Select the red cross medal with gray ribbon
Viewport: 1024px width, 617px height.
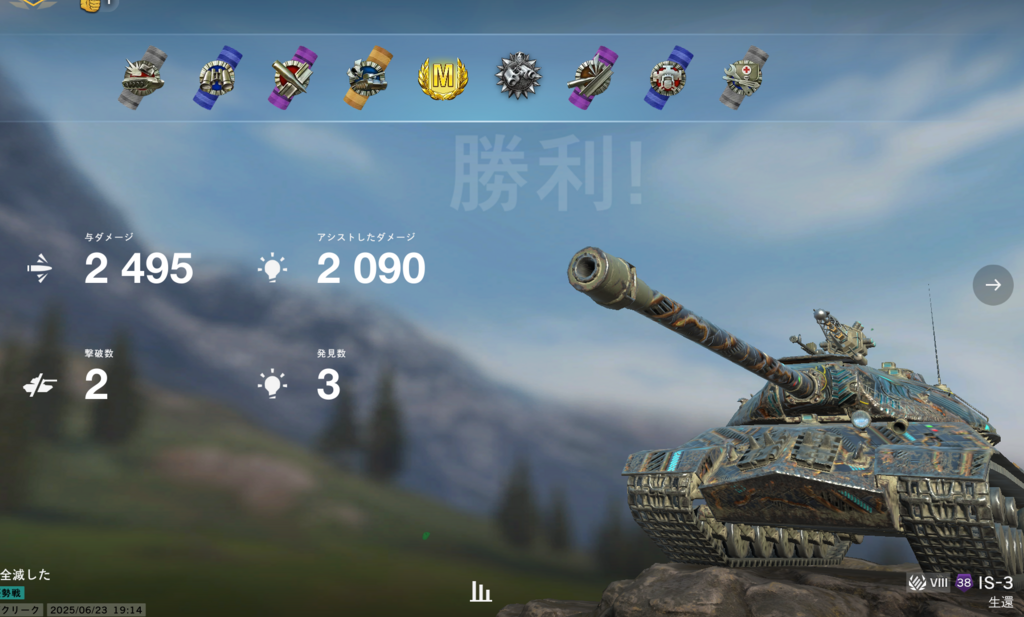tap(744, 76)
